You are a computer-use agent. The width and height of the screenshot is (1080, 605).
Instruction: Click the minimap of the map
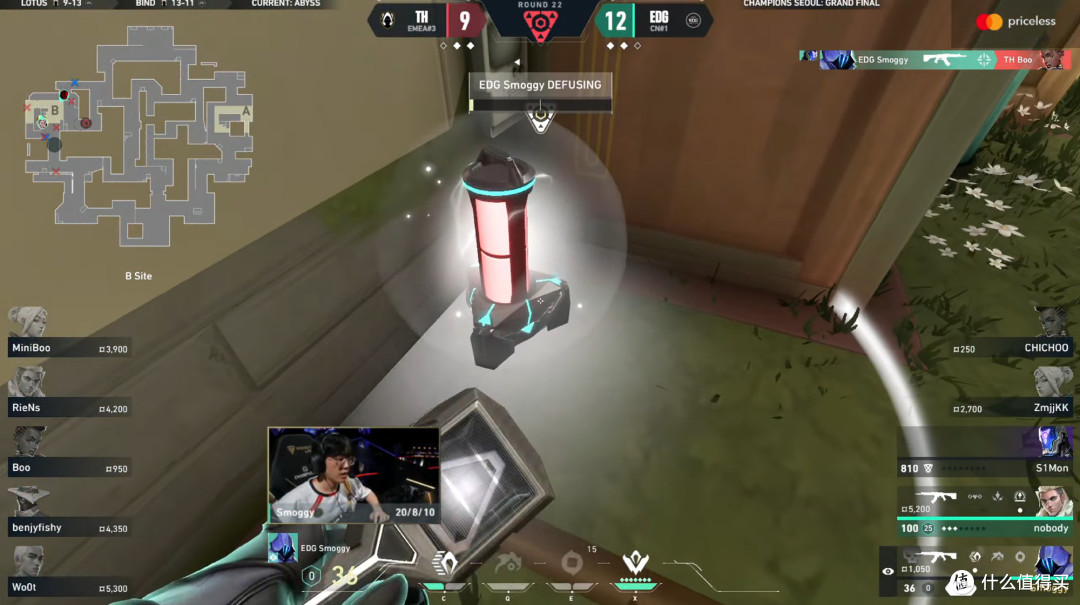tap(138, 138)
